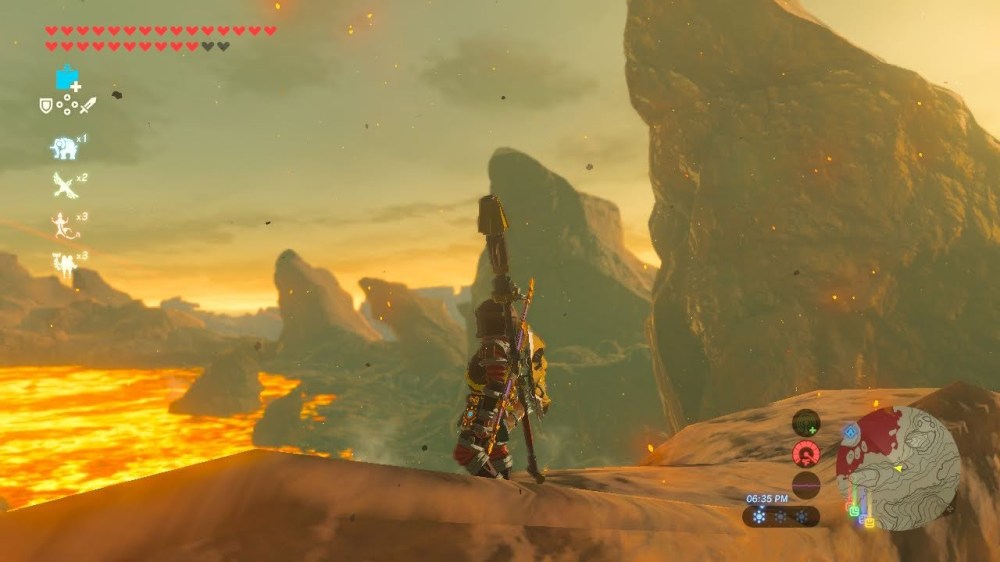Image resolution: width=1000 pixels, height=562 pixels.
Task: Trigger the lizard-shaped champion ability icon
Action: pos(63,225)
